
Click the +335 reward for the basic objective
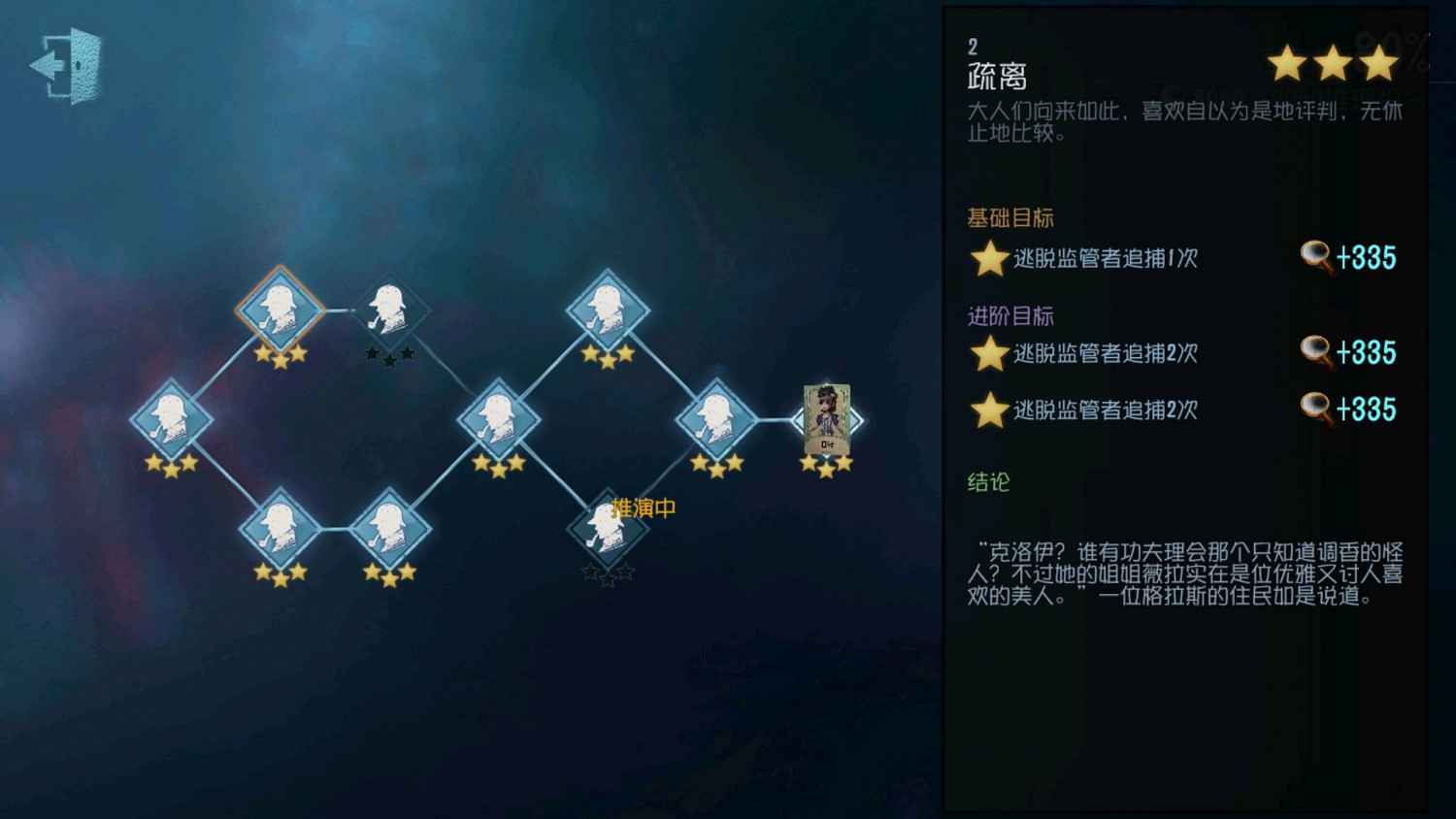pos(1366,258)
